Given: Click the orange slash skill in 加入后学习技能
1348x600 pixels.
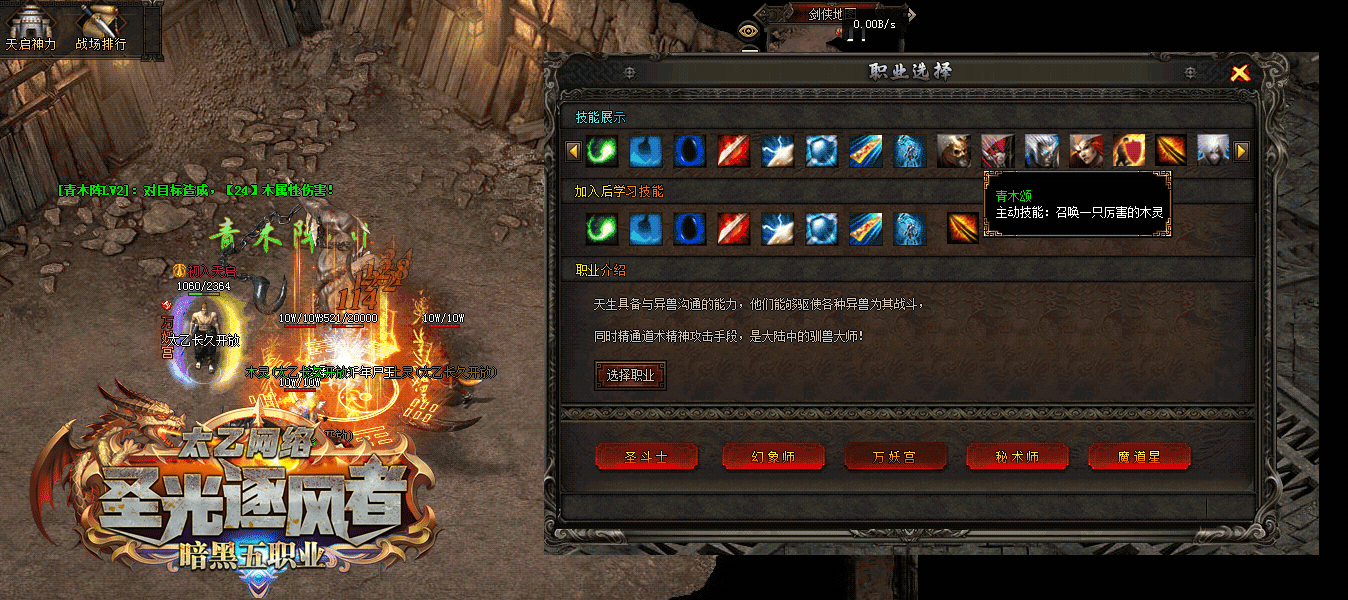Looking at the screenshot, I should point(963,228).
